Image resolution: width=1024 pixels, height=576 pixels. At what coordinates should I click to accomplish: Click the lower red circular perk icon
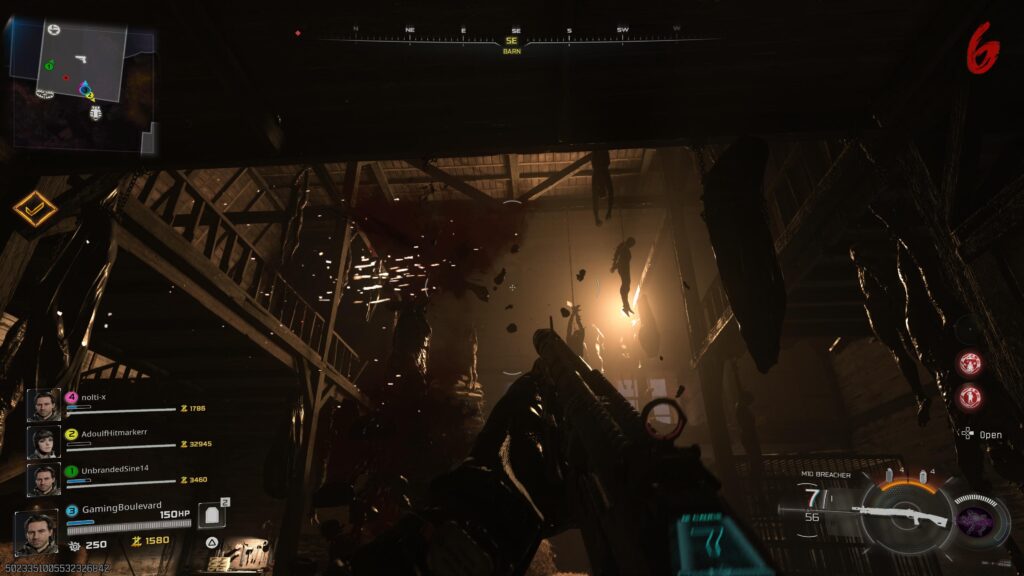coord(969,397)
